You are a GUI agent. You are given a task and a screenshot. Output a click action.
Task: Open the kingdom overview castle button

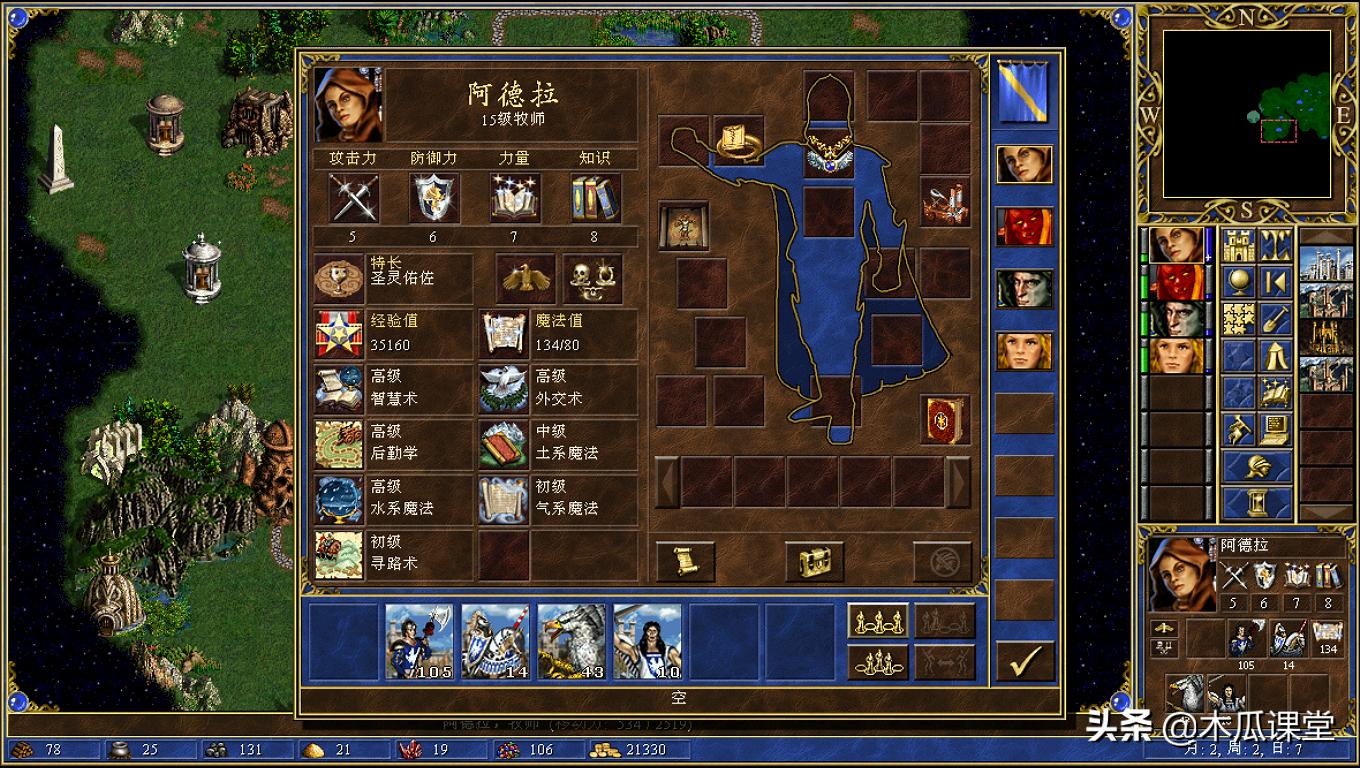(1239, 246)
